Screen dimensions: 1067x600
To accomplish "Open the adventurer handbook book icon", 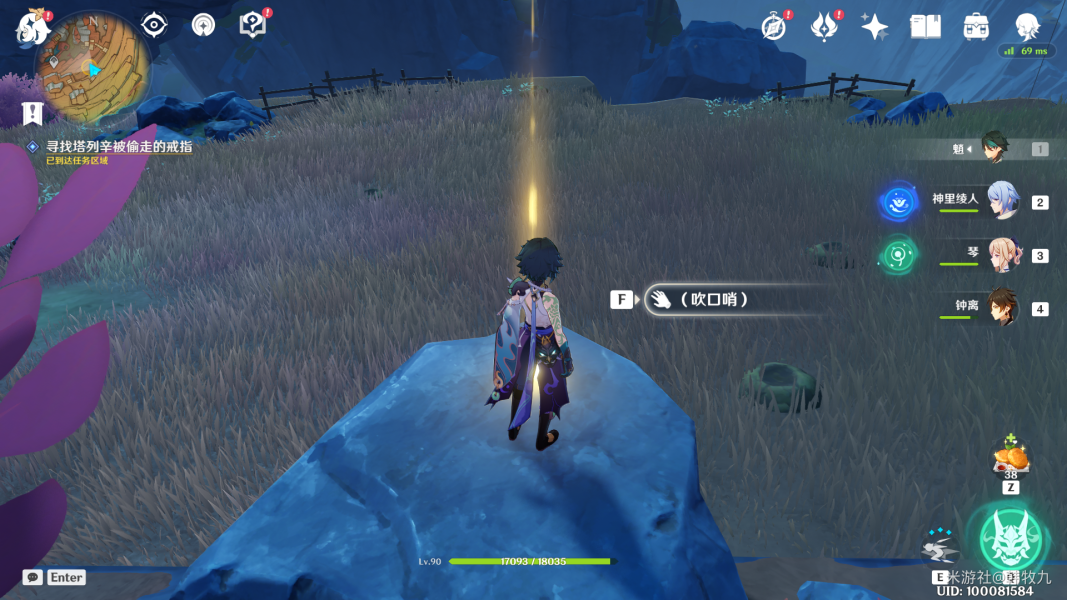I will tap(925, 27).
